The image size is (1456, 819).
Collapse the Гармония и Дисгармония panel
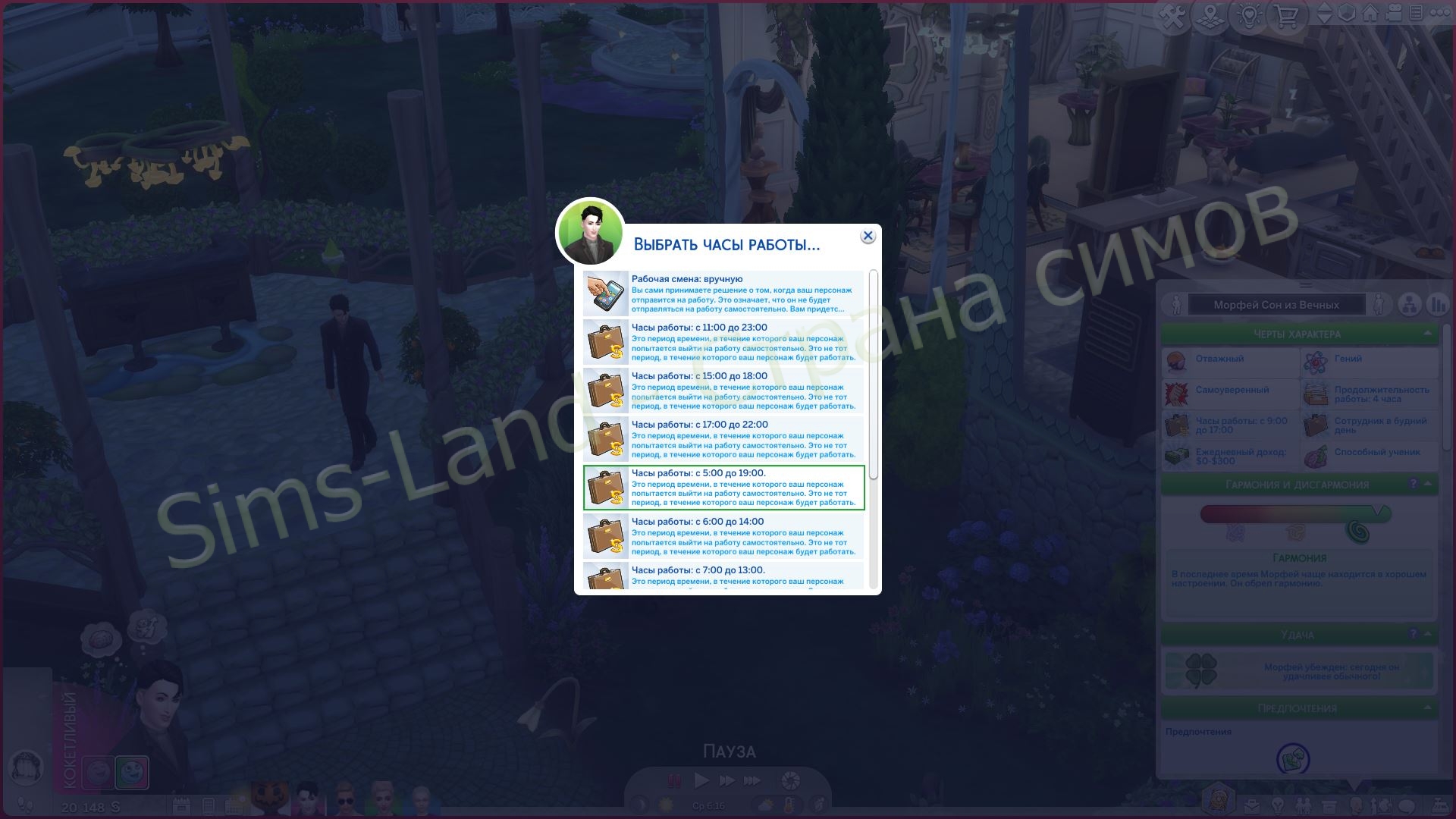[1427, 483]
